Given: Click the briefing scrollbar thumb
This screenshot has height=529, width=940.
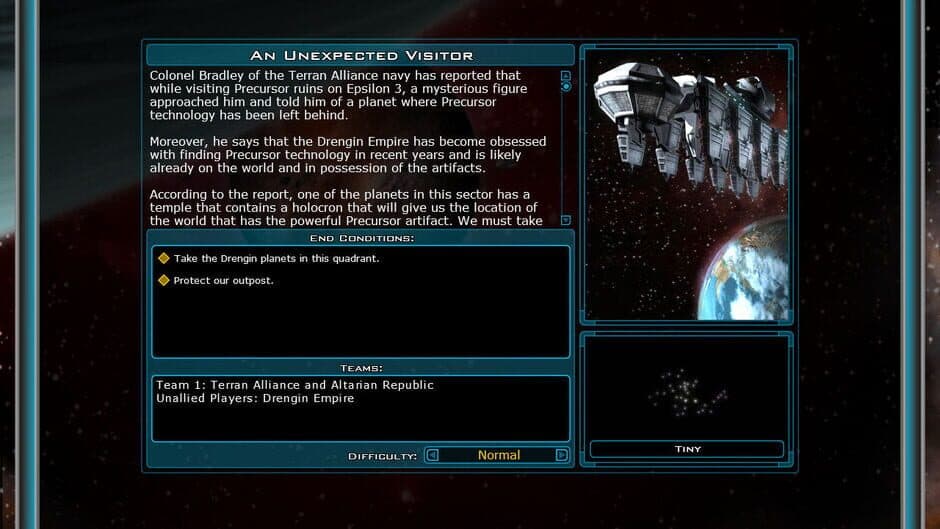Looking at the screenshot, I should tap(566, 87).
